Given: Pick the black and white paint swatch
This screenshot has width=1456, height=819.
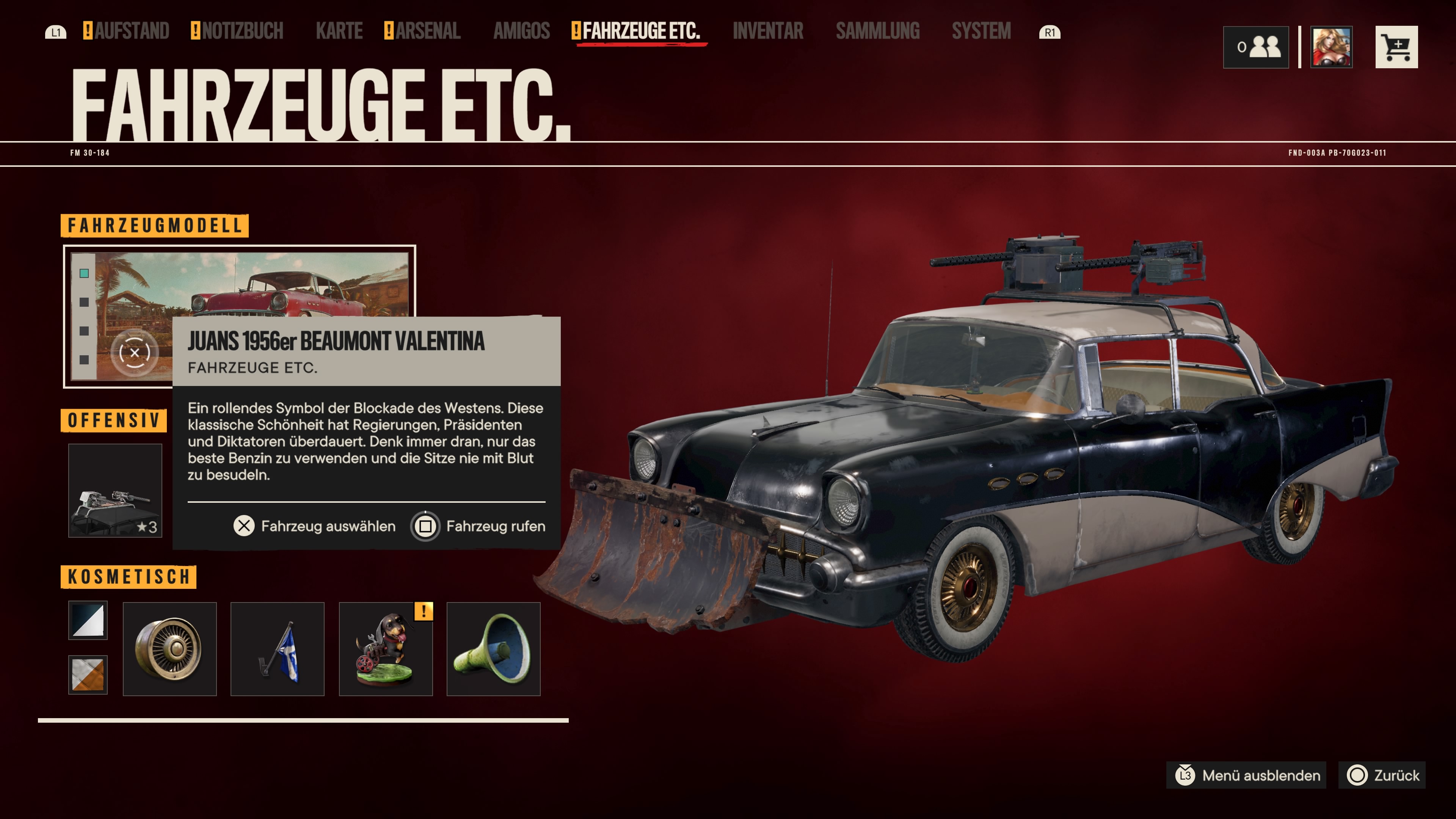Looking at the screenshot, I should (x=88, y=620).
